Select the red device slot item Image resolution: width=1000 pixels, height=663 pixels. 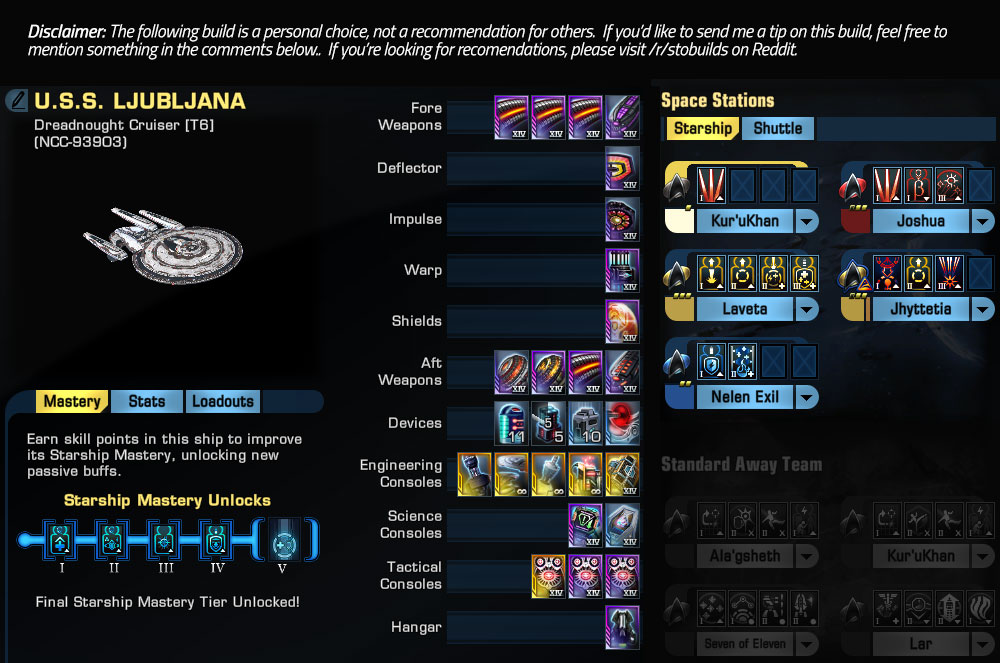[622, 423]
